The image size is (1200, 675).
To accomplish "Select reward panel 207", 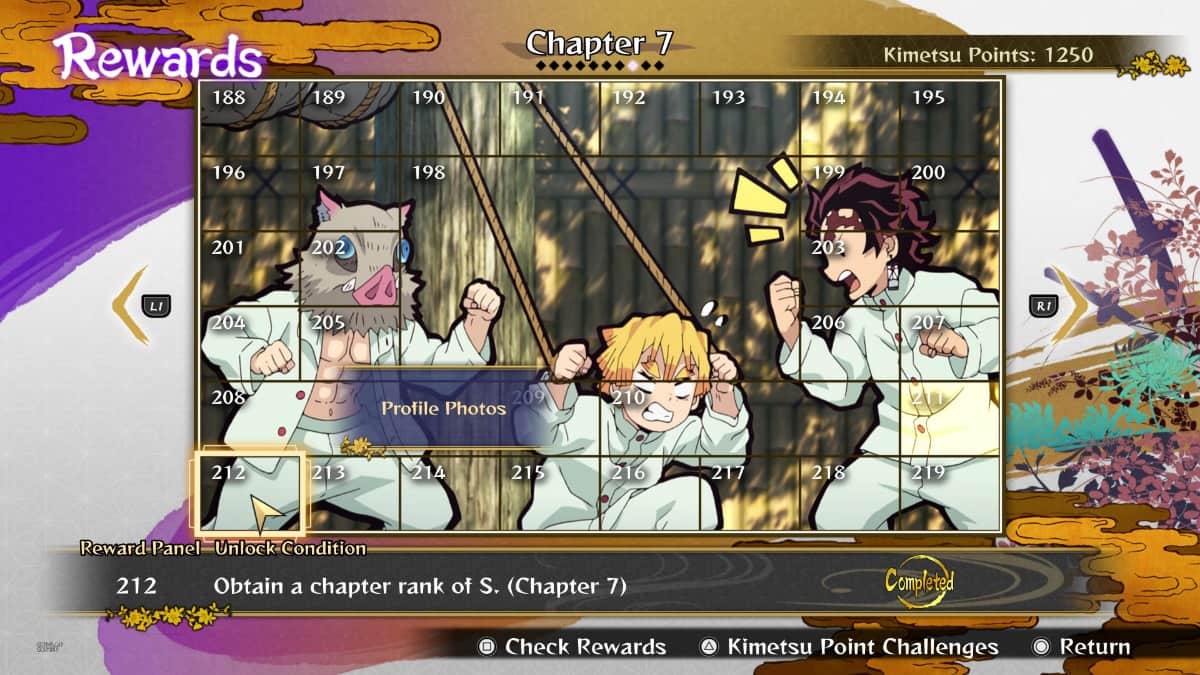I will (x=950, y=343).
